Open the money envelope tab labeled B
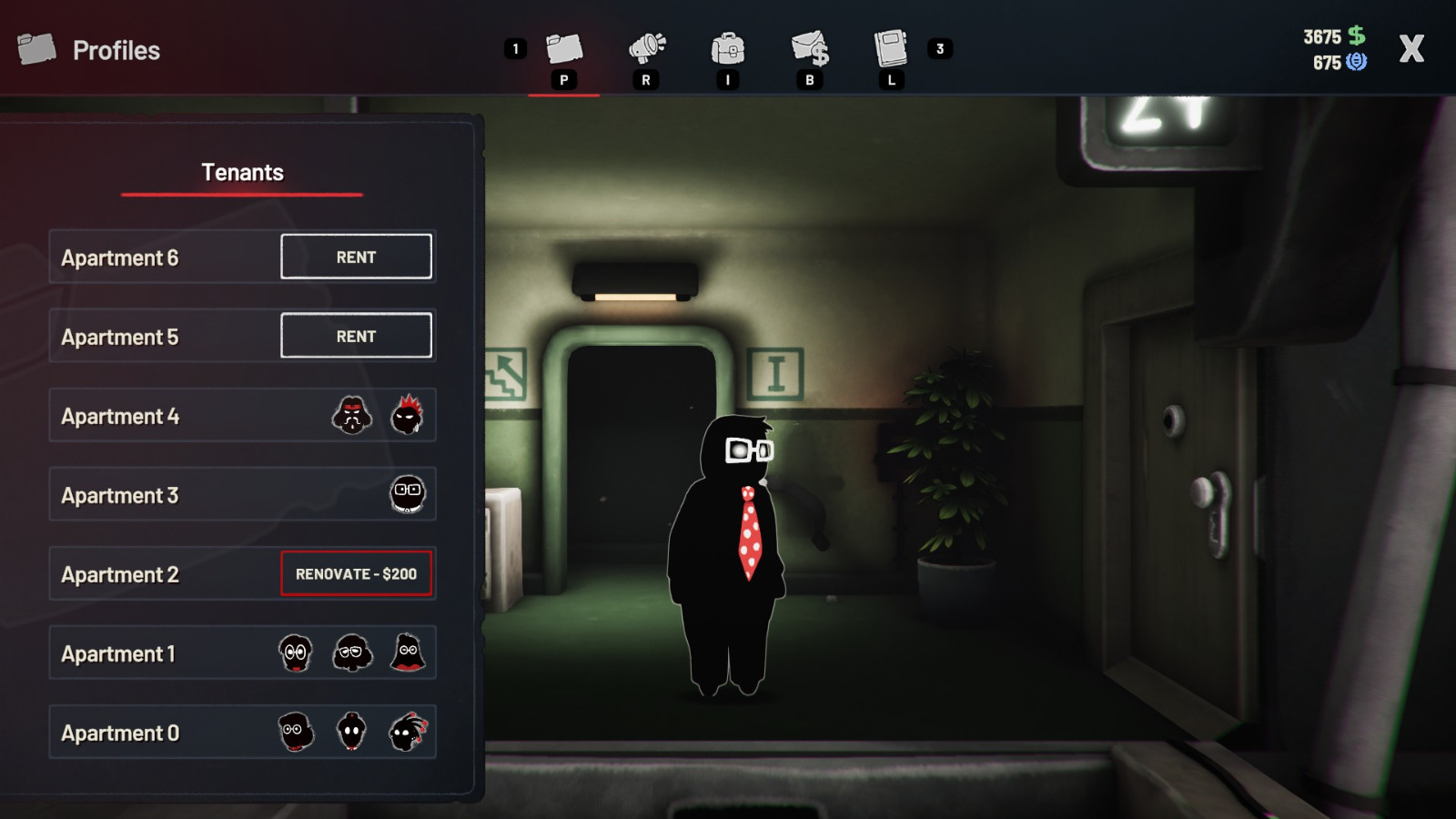Image resolution: width=1456 pixels, height=819 pixels. point(810,52)
